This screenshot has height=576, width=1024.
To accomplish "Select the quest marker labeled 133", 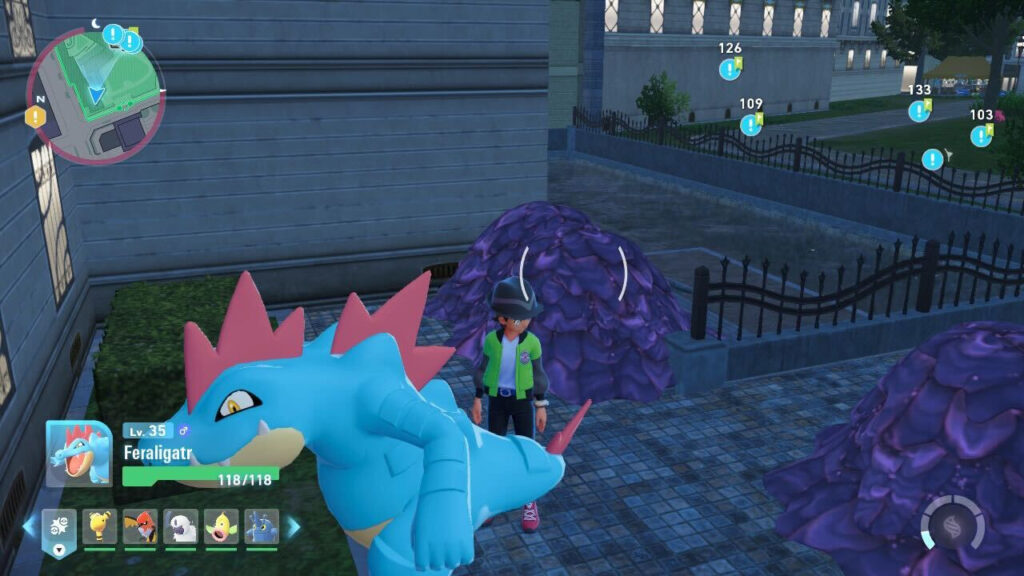I will pos(918,111).
